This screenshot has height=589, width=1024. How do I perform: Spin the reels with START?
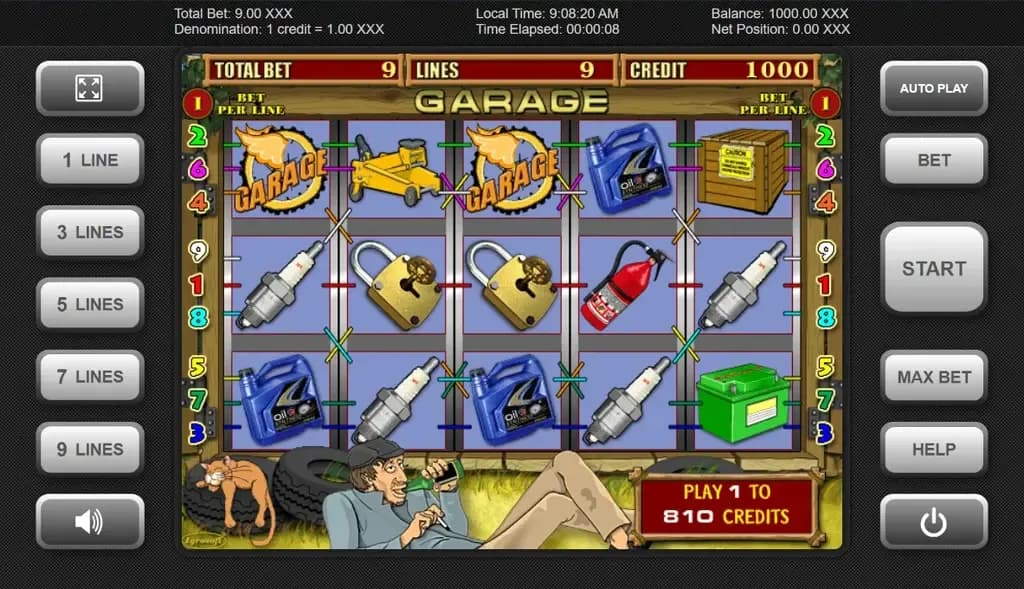point(933,268)
